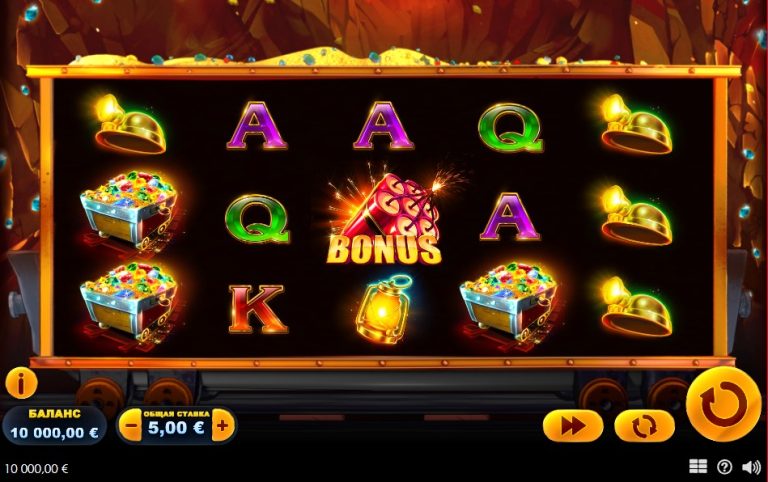Turn on turbo spin with the fast-forward button
Screen dimensions: 768x482
coord(573,426)
